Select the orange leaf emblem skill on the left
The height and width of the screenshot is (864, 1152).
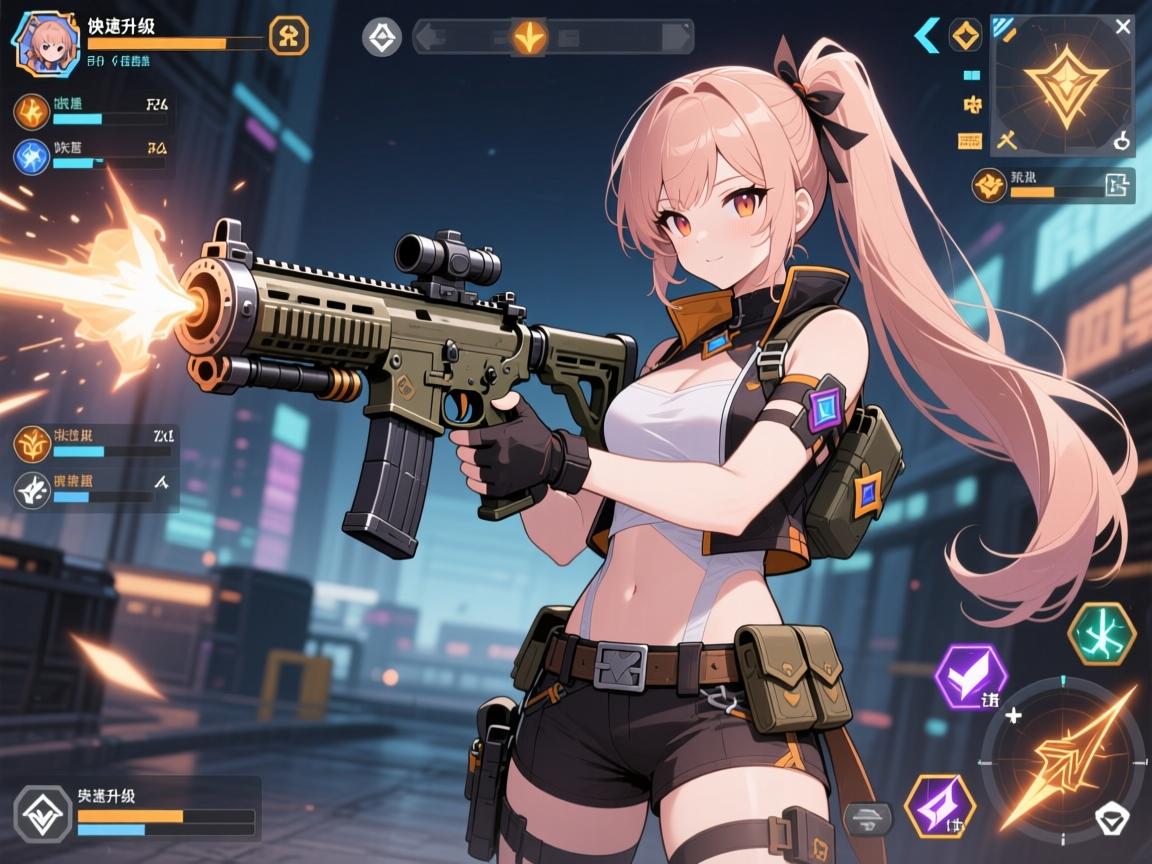click(32, 442)
